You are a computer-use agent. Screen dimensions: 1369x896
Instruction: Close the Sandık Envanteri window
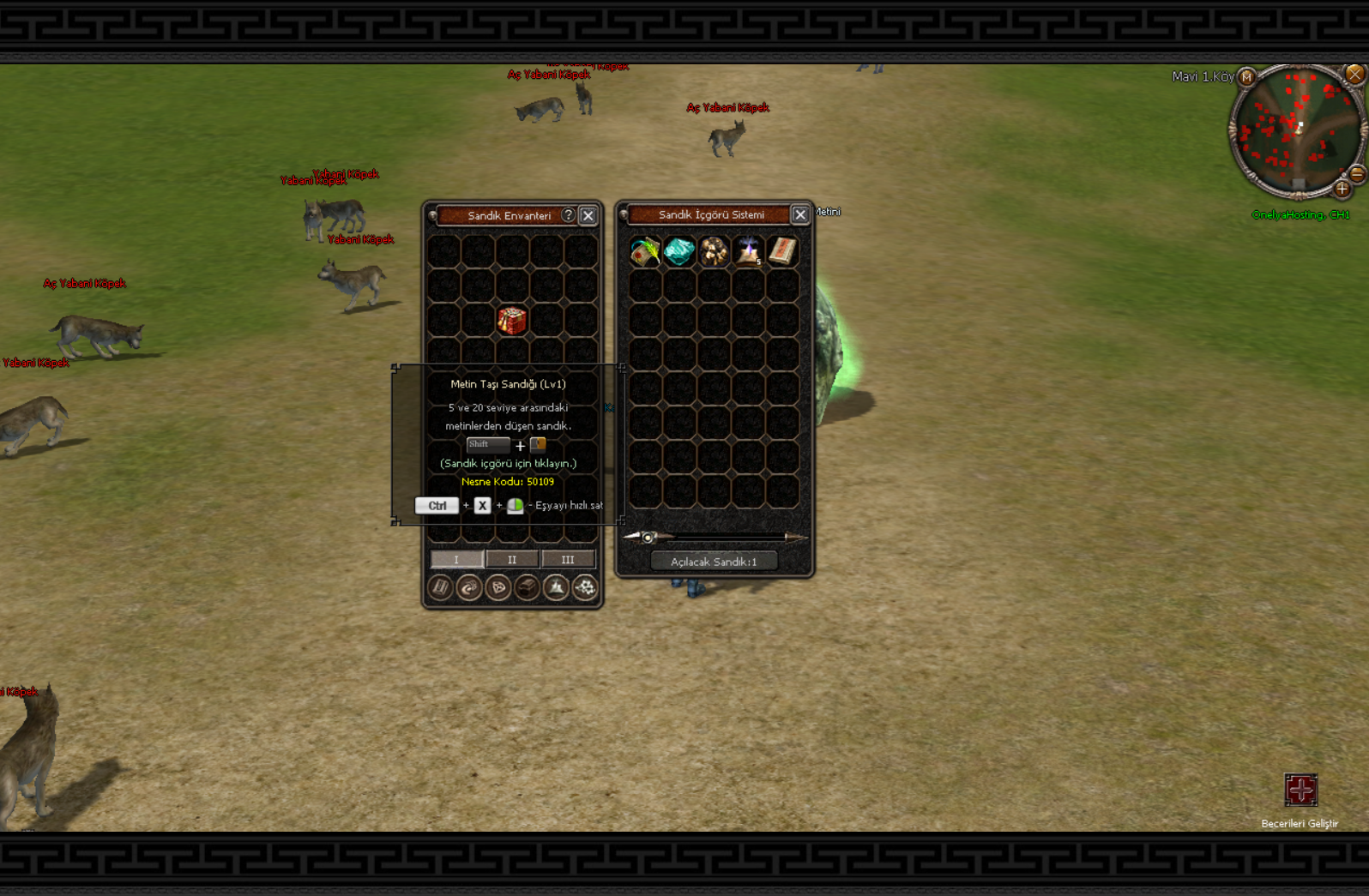[588, 216]
